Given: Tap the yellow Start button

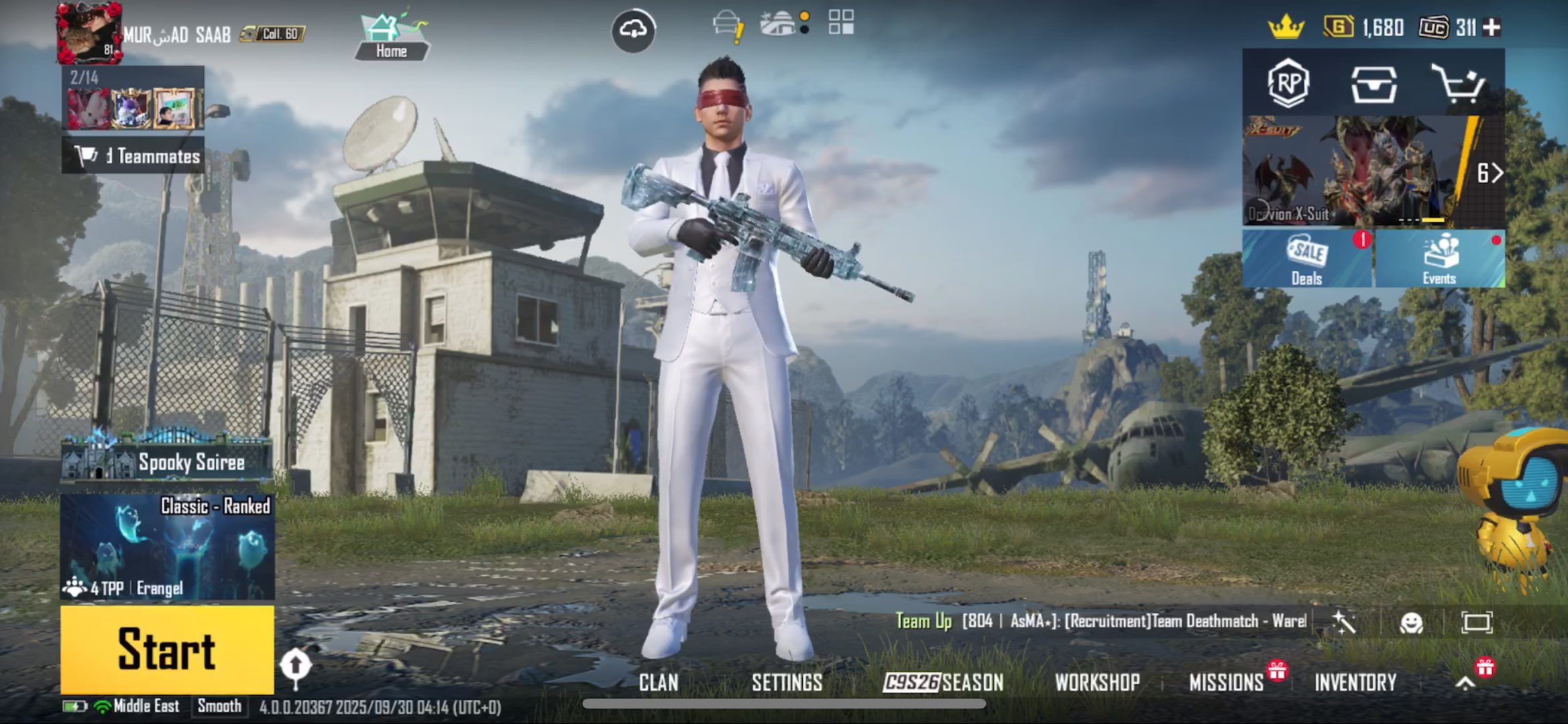Looking at the screenshot, I should tap(167, 649).
